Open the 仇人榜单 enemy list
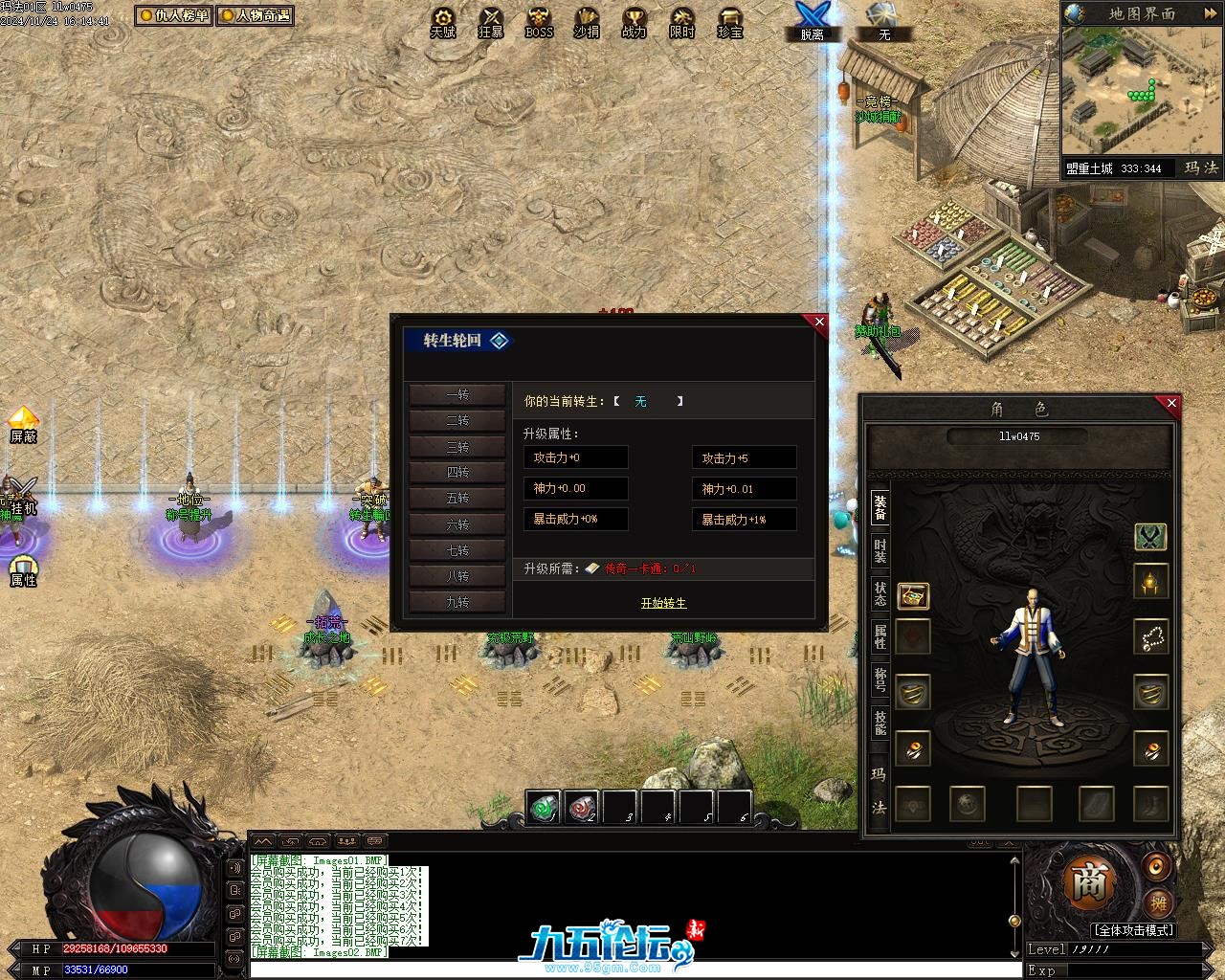 click(x=173, y=15)
